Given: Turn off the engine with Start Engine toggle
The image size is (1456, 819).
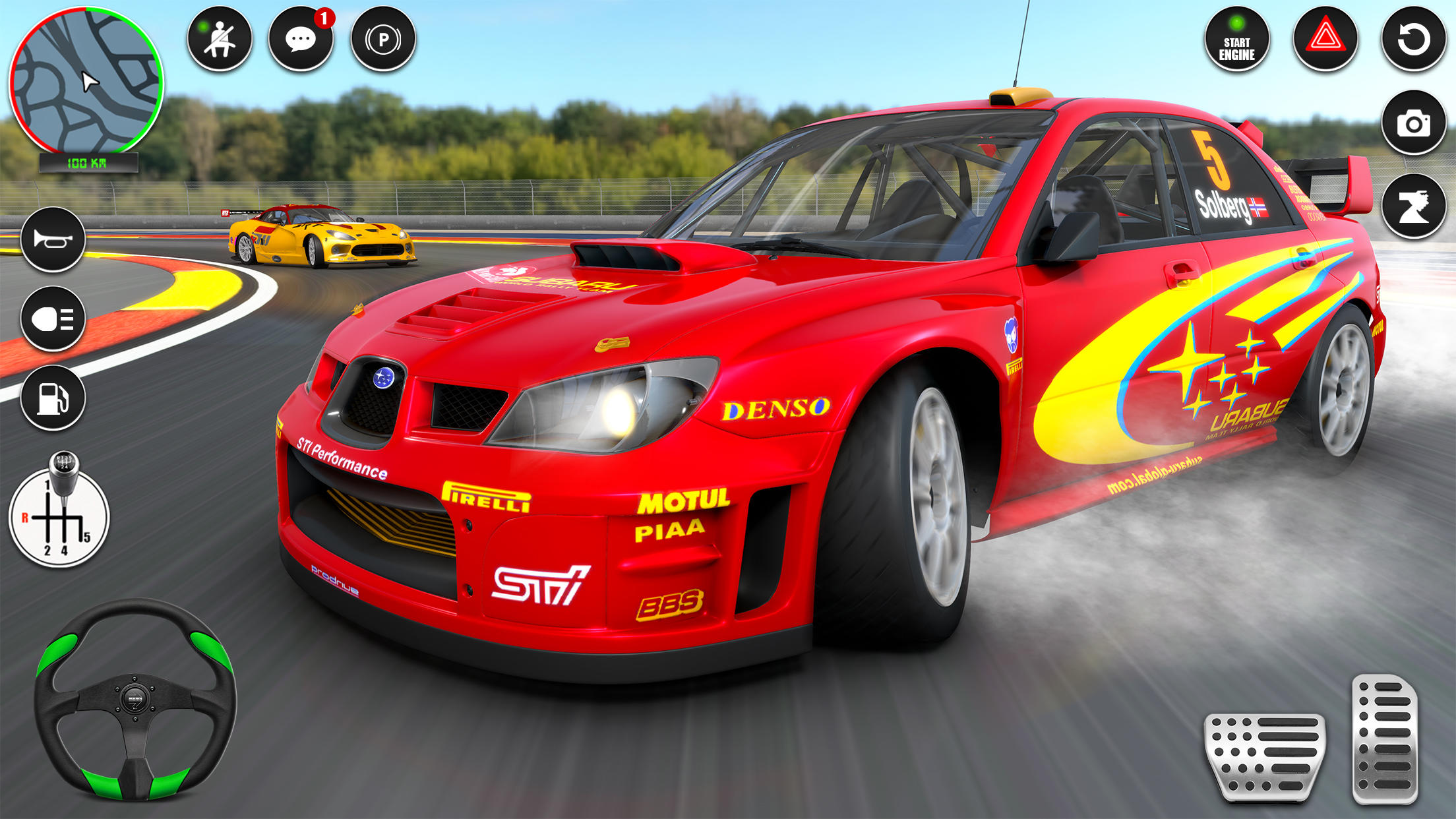Looking at the screenshot, I should [x=1236, y=41].
